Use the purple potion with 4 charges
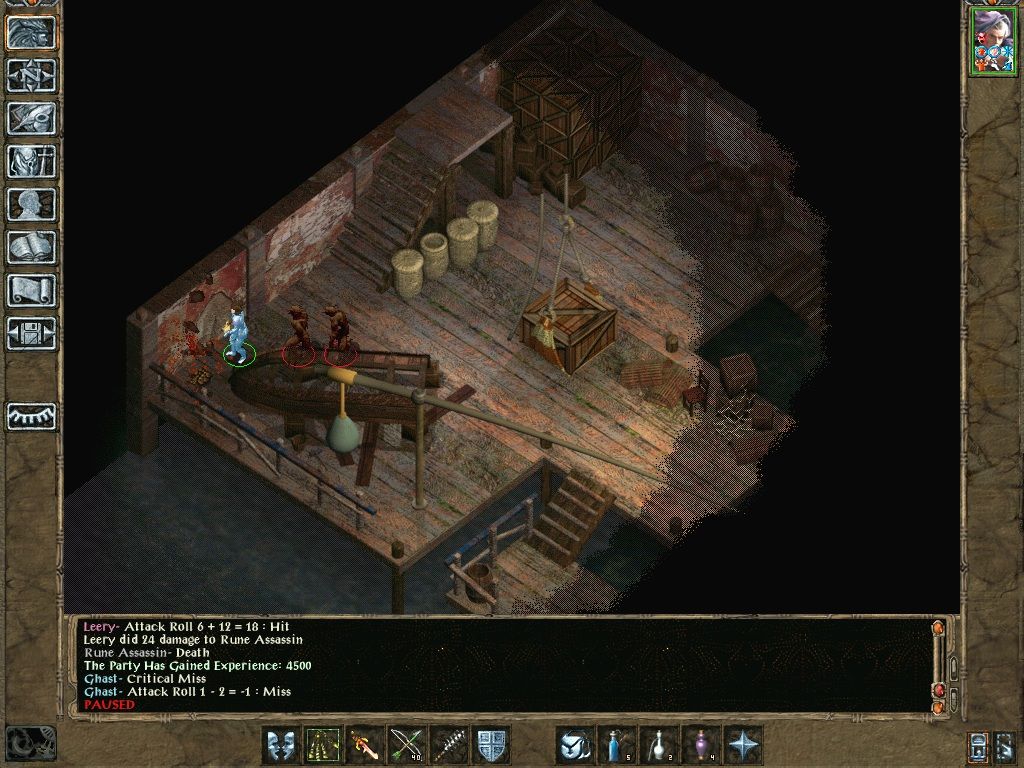The width and height of the screenshot is (1024, 768). (x=701, y=745)
